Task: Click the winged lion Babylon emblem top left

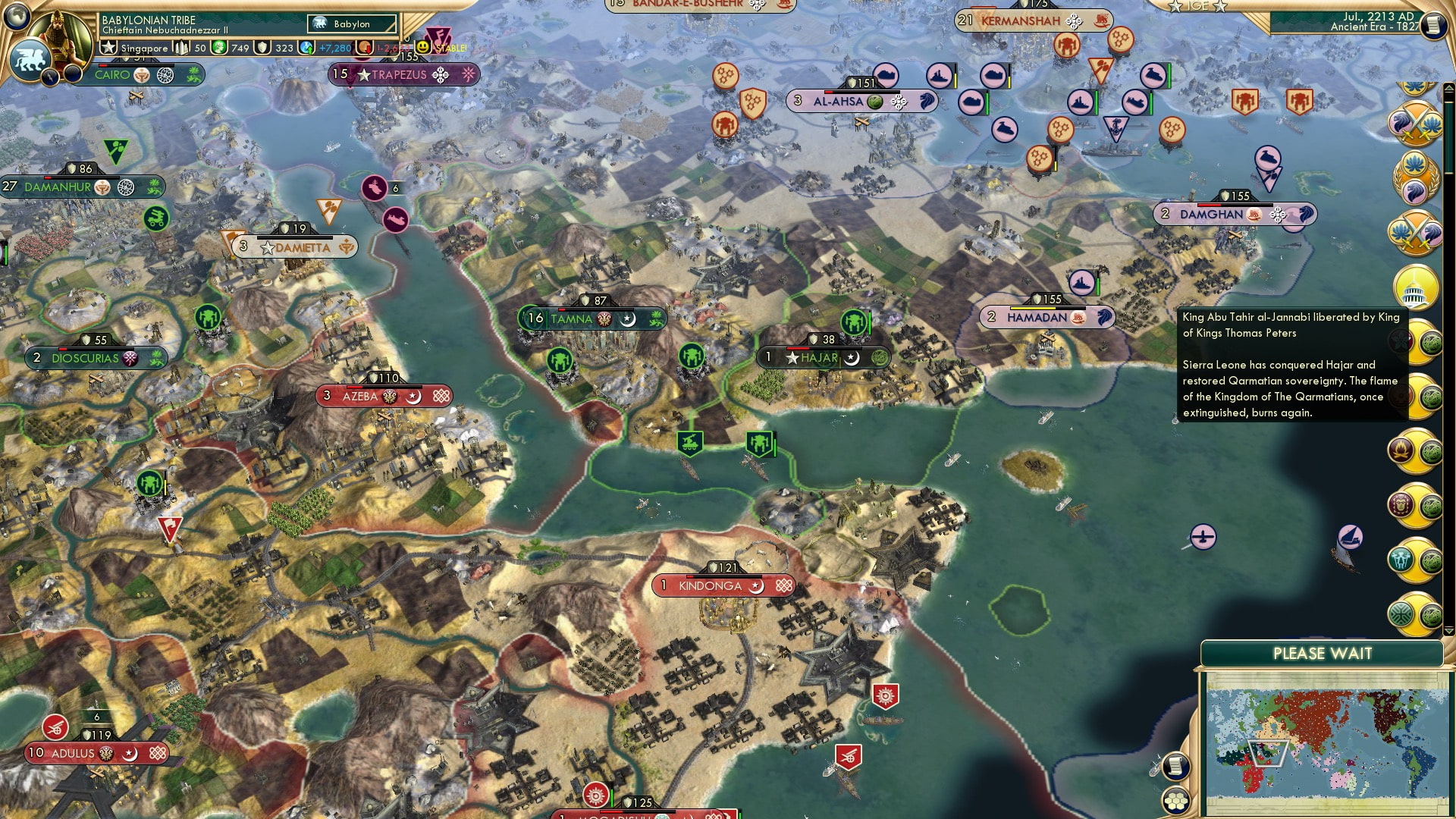Action: (x=32, y=58)
